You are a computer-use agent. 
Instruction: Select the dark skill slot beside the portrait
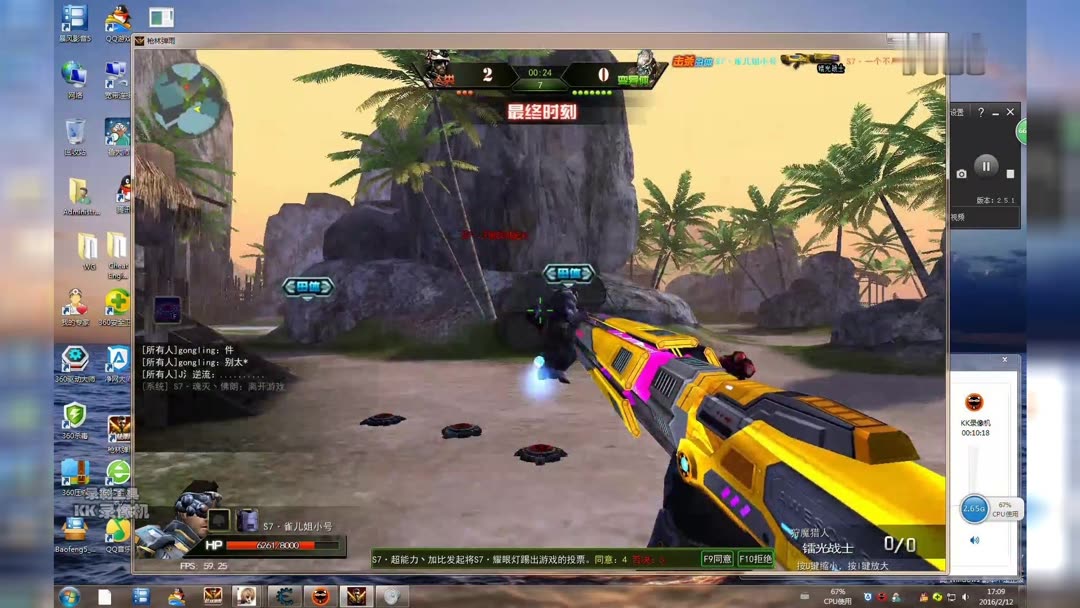coord(219,520)
